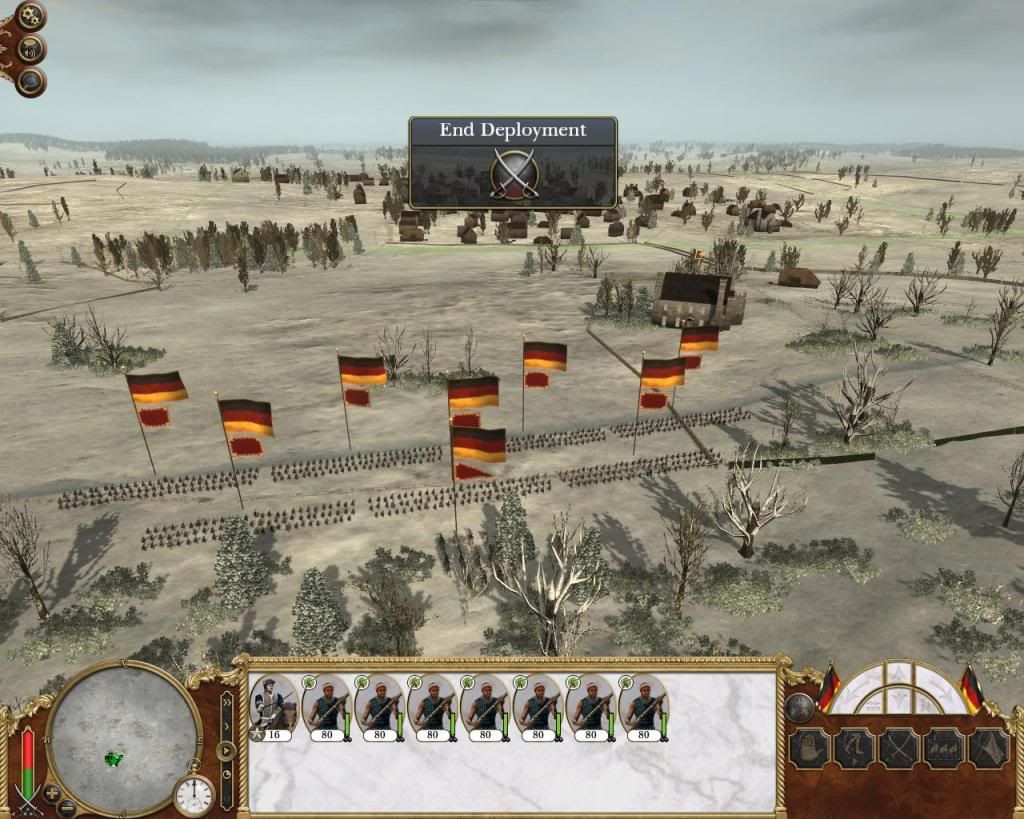This screenshot has width=1024, height=819.
Task: Click the pocket watch battle timer
Action: pos(194,795)
